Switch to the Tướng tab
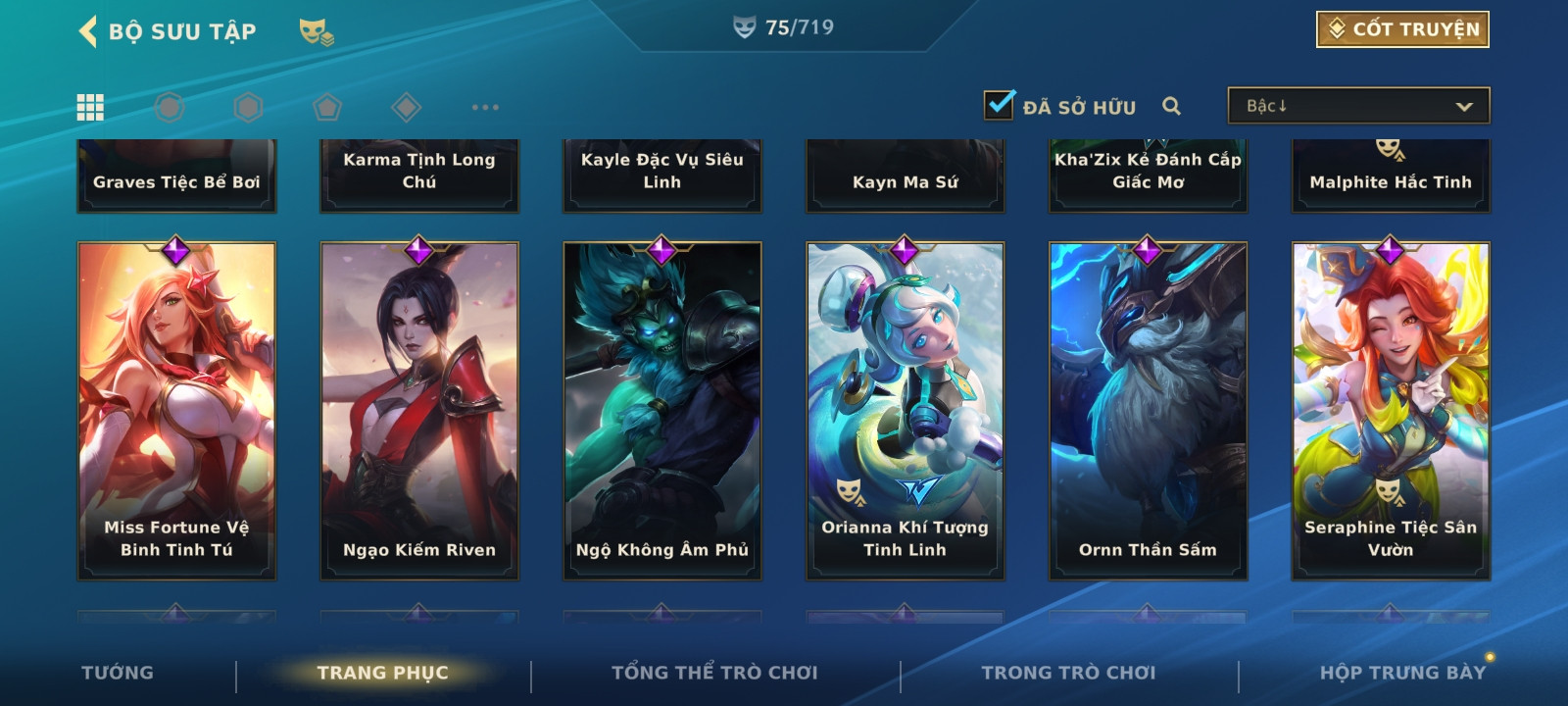The image size is (1568, 706). 118,673
